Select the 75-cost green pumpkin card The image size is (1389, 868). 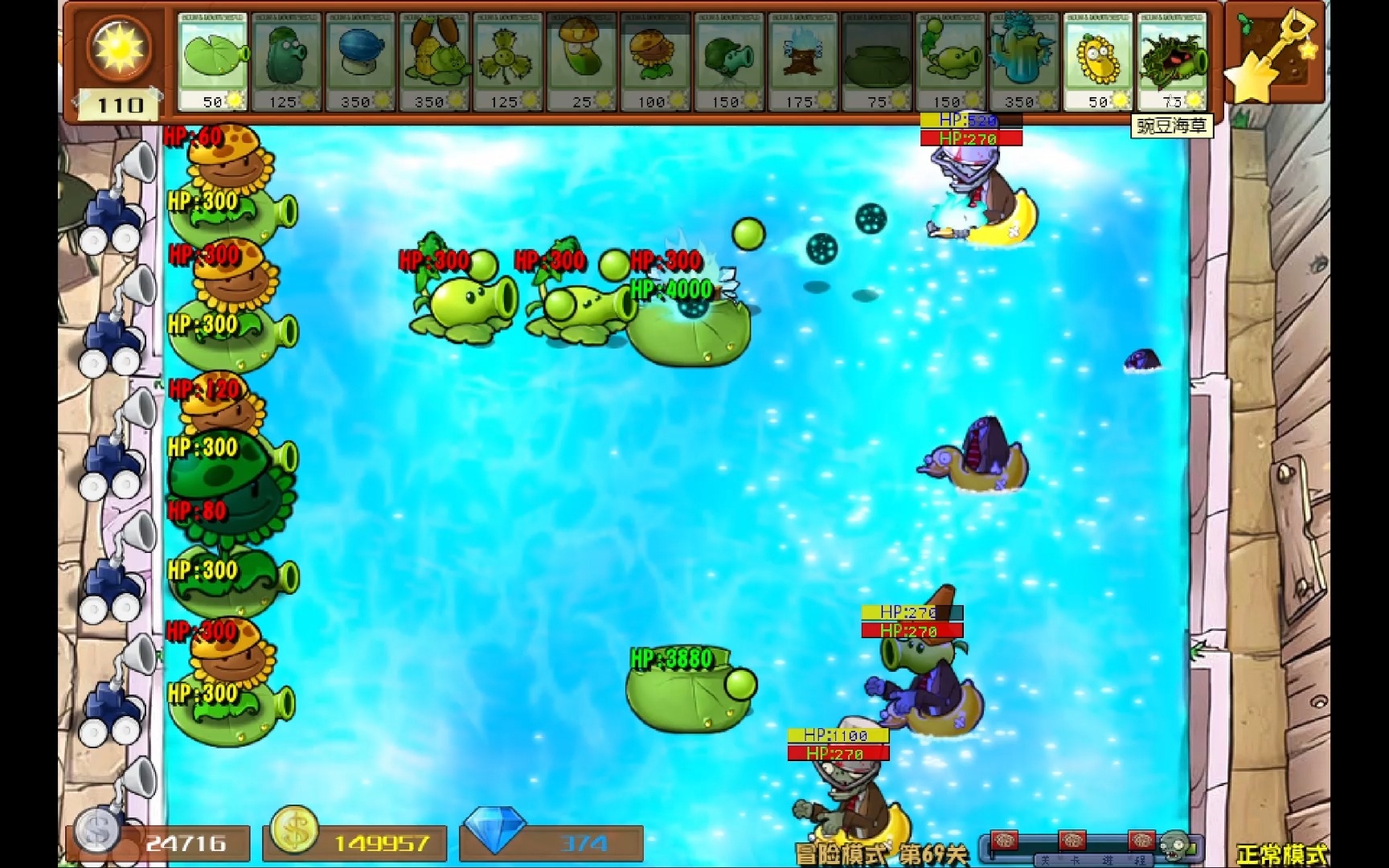point(877,61)
